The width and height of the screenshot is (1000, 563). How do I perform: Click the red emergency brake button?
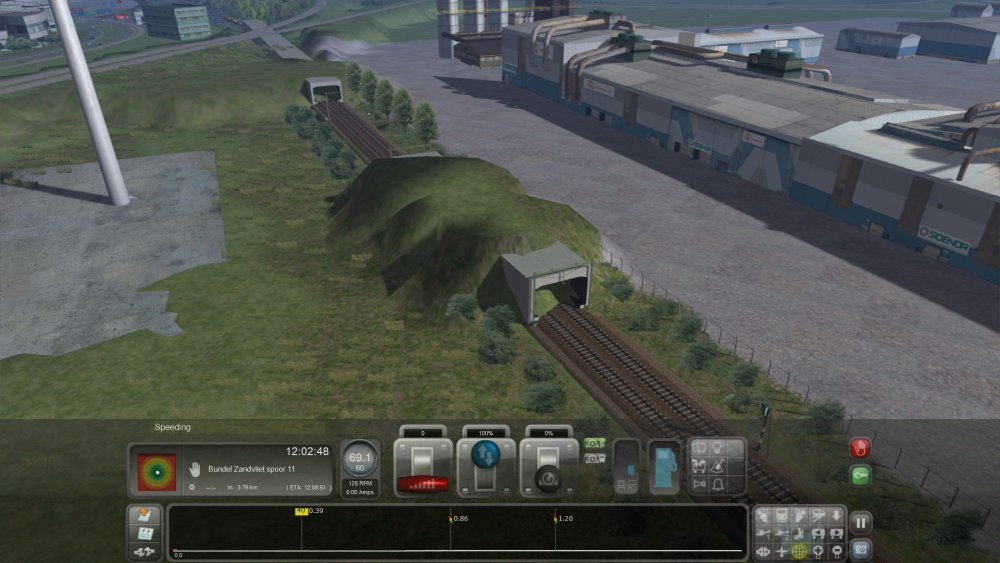coord(860,448)
